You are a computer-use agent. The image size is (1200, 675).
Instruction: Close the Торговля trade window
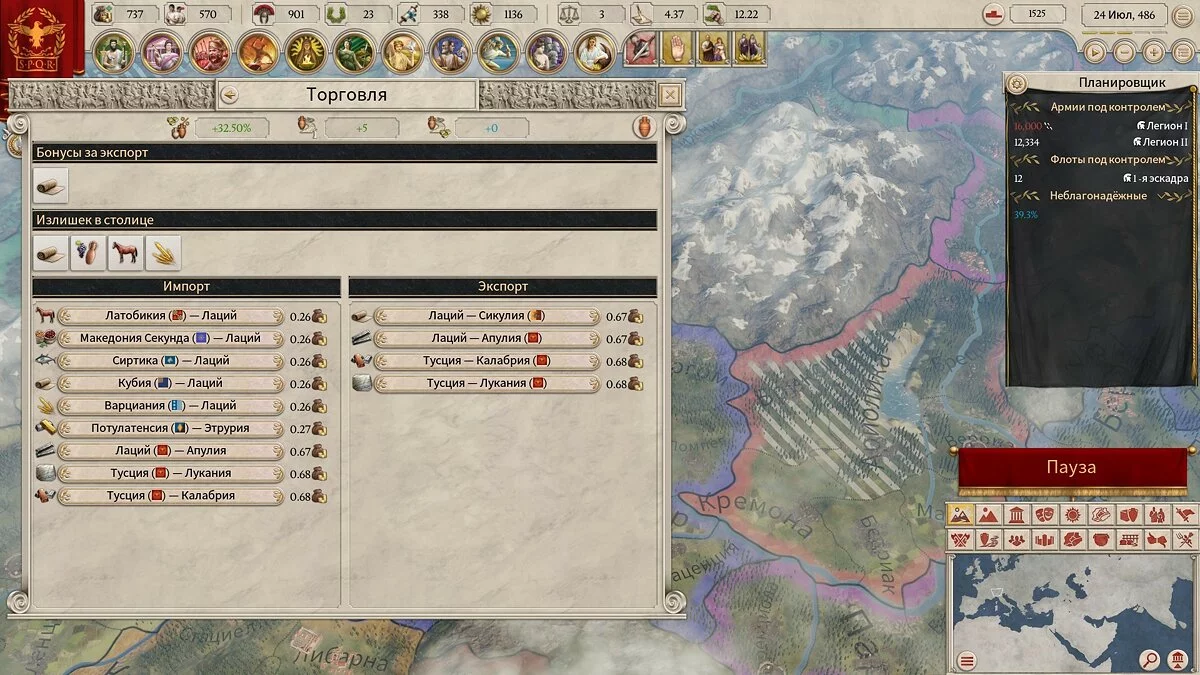[671, 95]
